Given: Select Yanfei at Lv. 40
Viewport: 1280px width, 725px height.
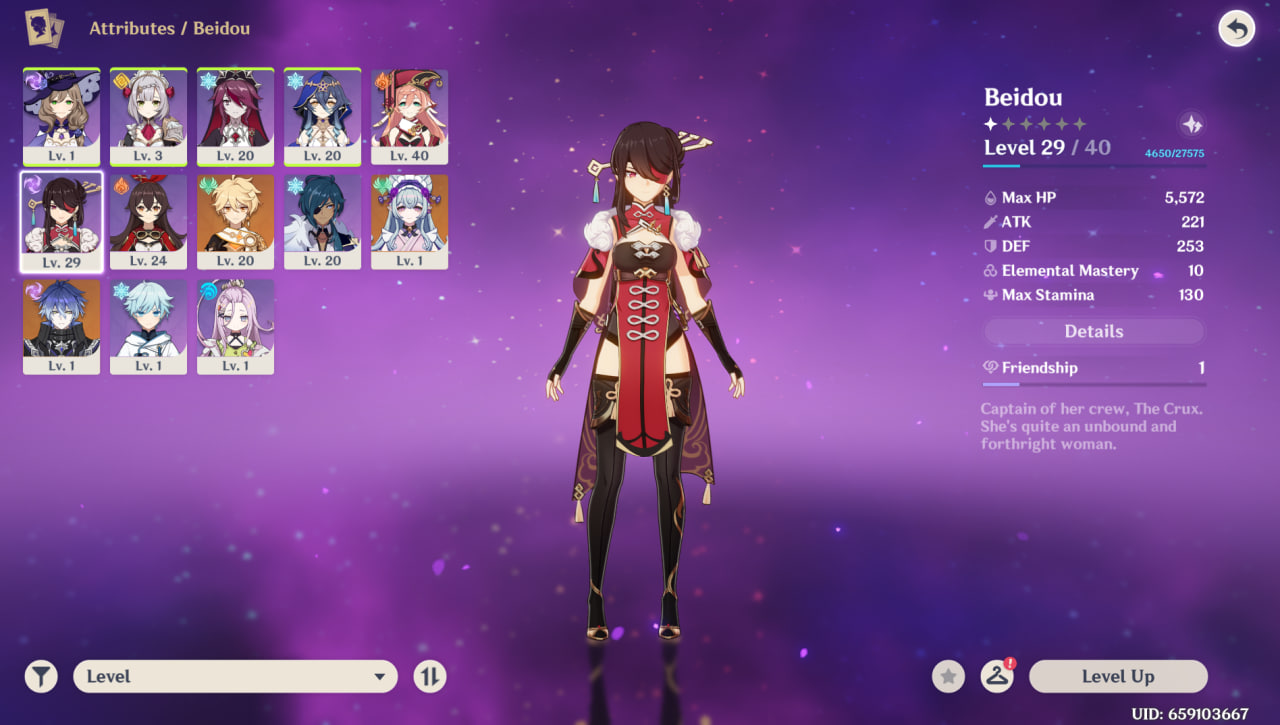Looking at the screenshot, I should click(409, 116).
